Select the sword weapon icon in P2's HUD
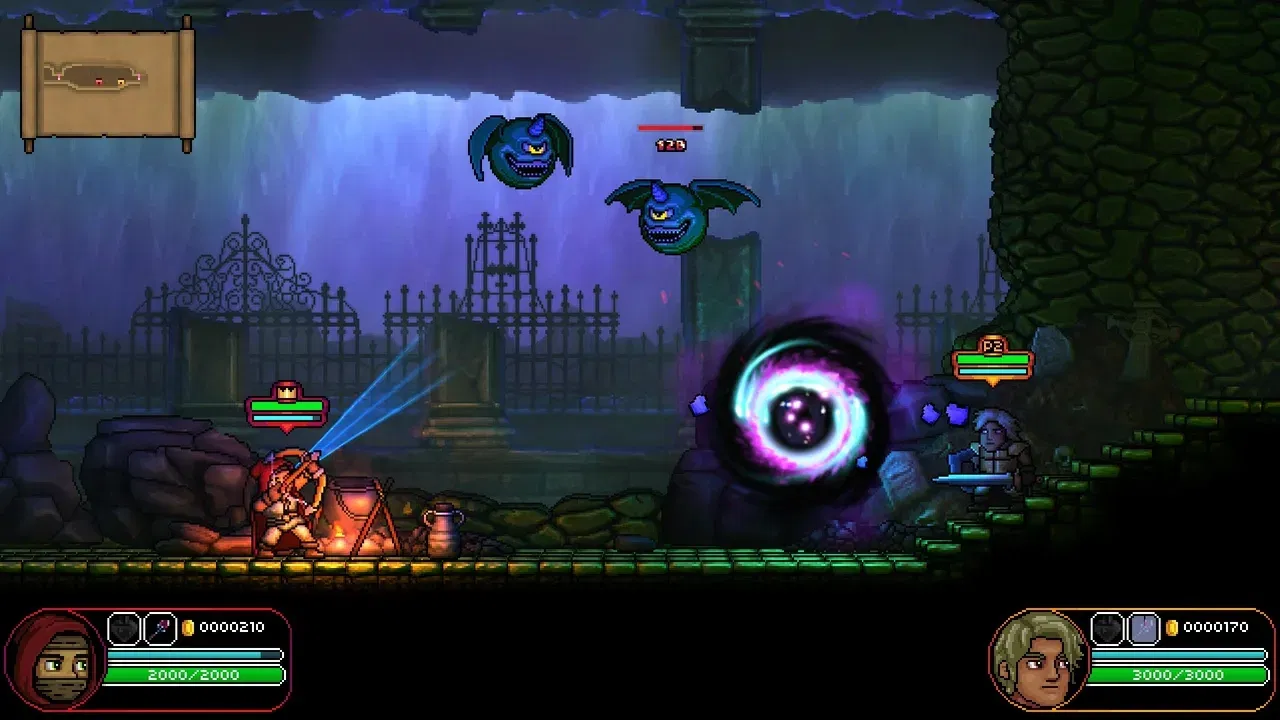 tap(1143, 628)
